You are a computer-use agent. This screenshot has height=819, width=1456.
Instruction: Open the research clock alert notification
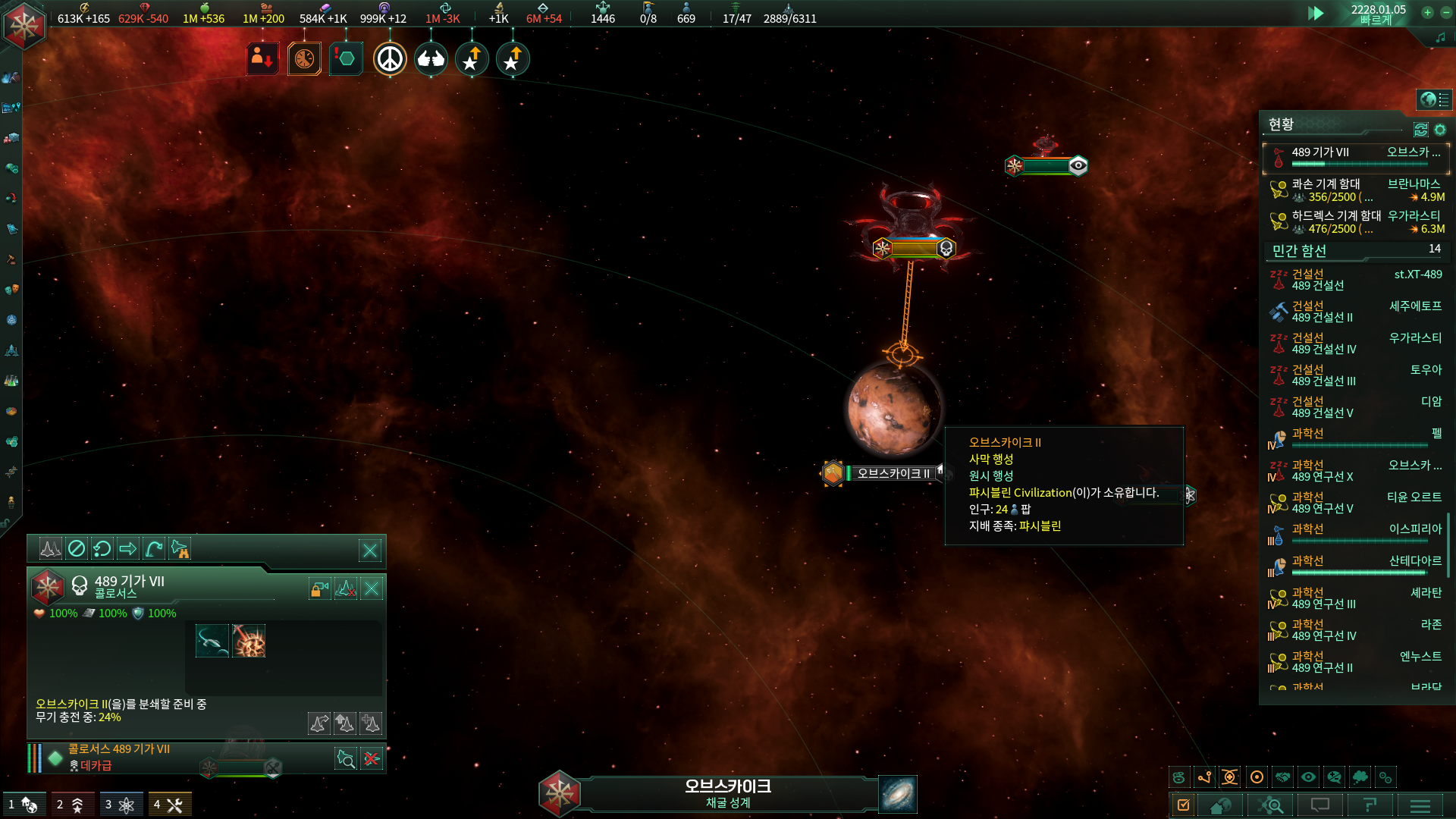point(304,59)
